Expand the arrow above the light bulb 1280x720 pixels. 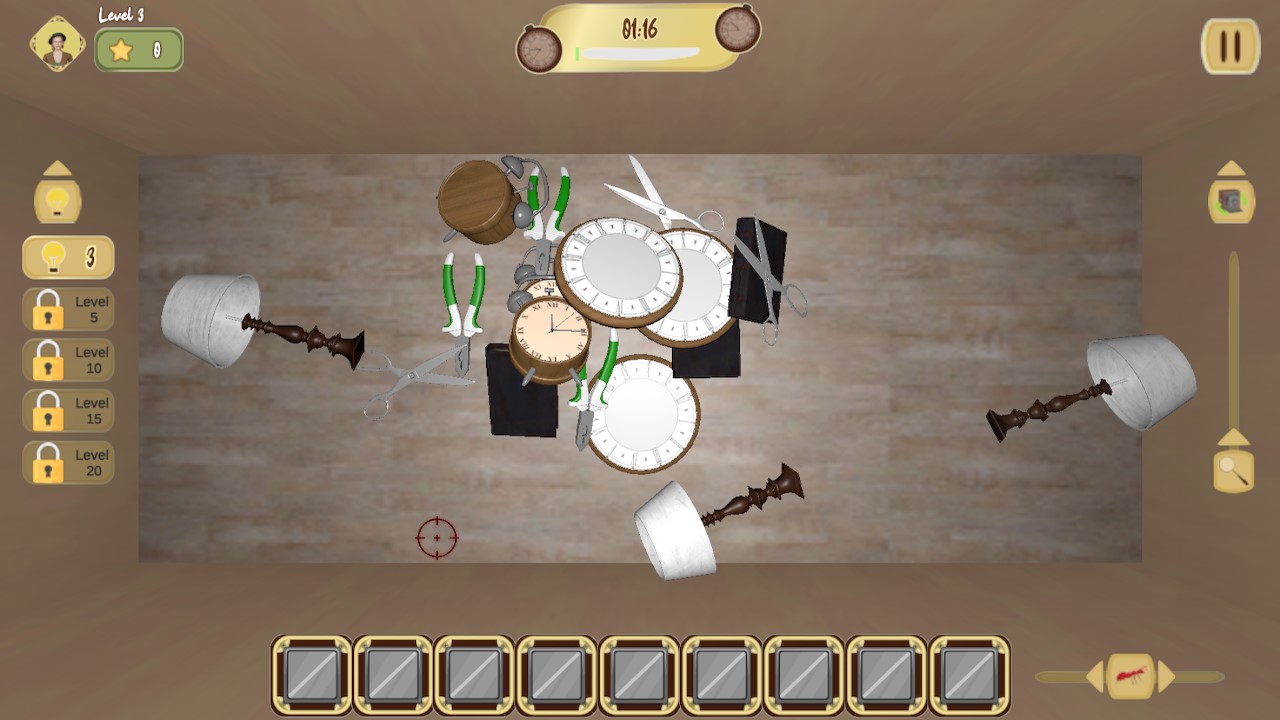pos(58,167)
